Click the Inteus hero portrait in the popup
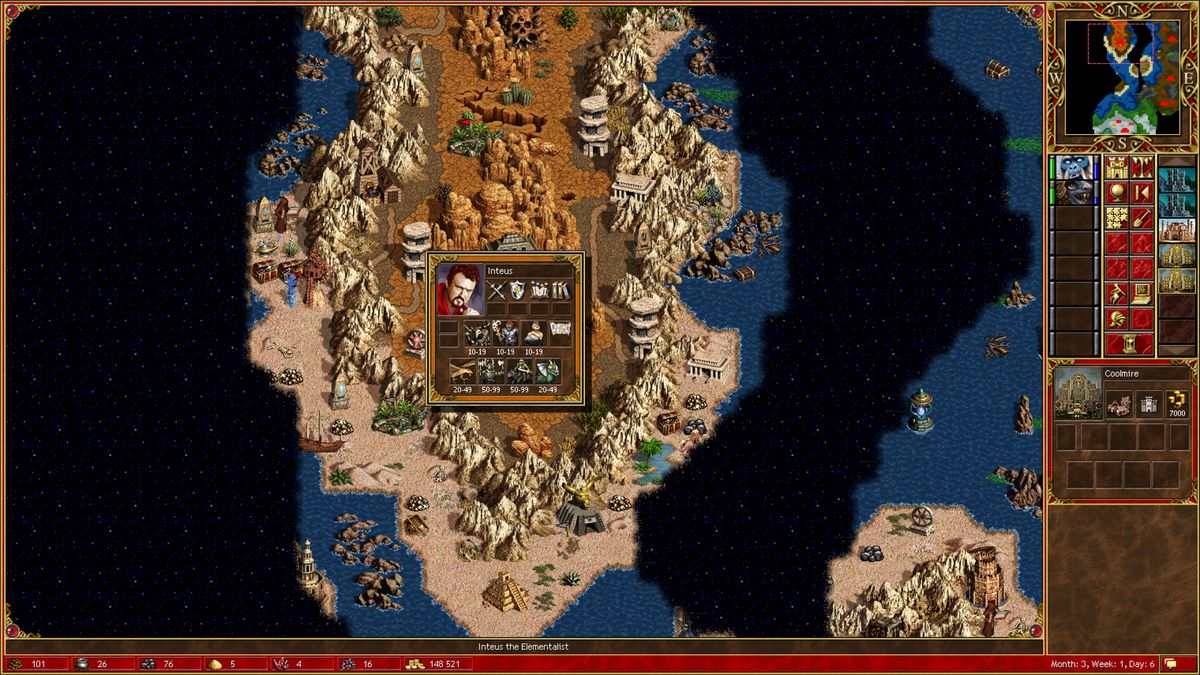Screen dimensions: 1200x675 (459, 287)
